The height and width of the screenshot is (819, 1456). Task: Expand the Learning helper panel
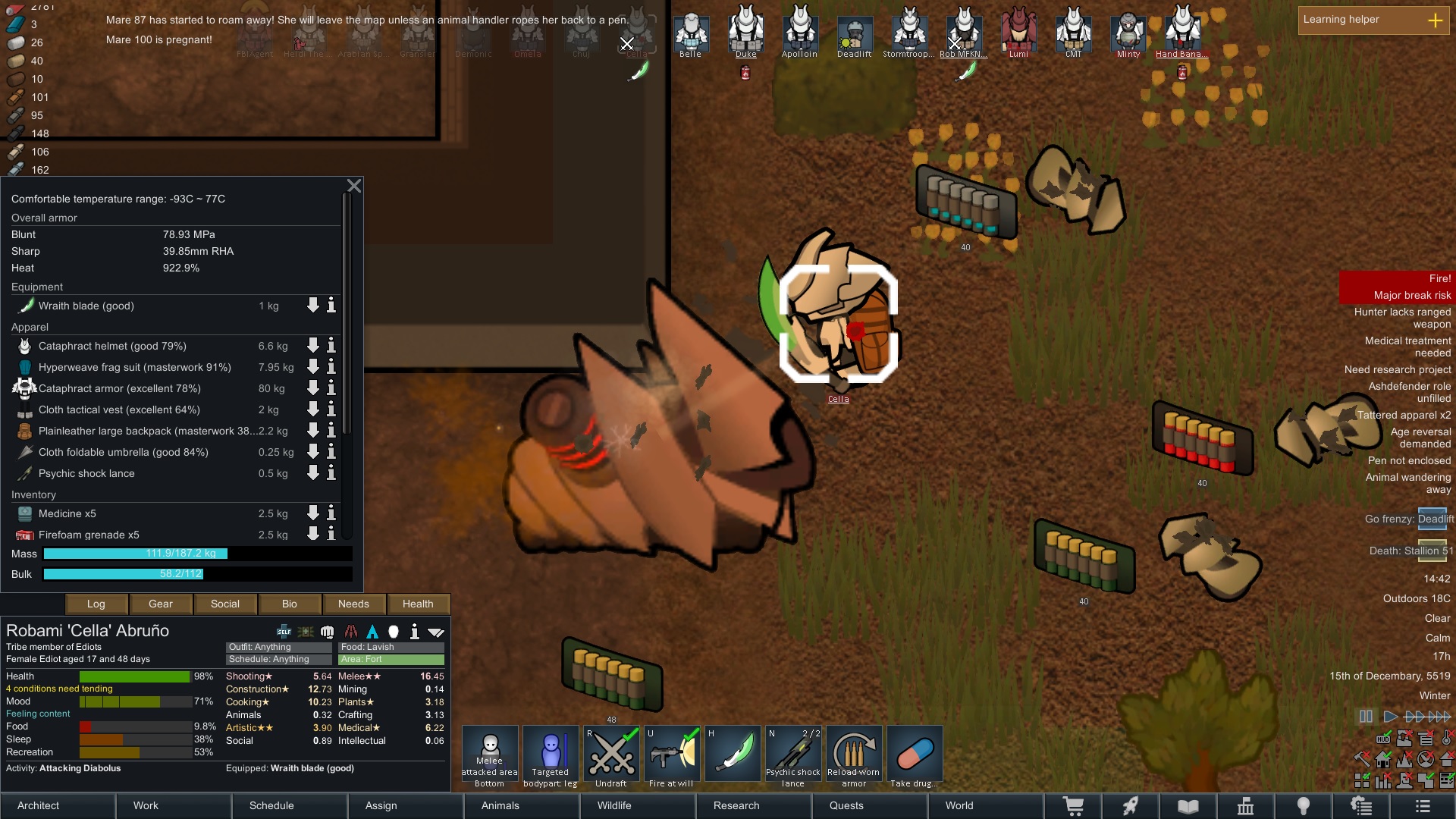pos(1435,20)
